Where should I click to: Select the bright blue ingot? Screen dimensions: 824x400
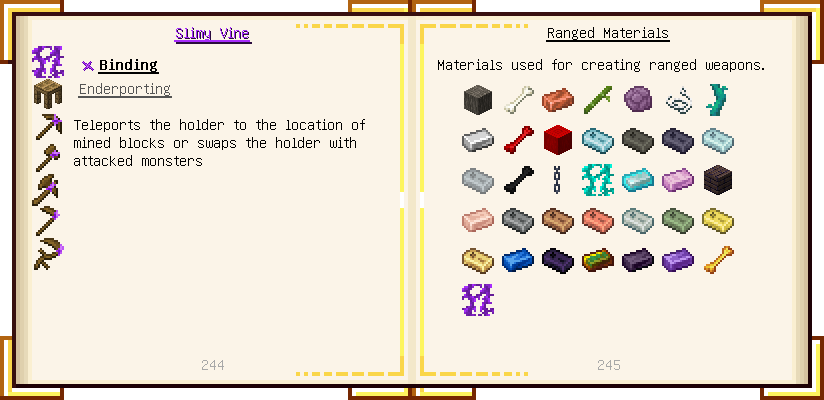click(518, 260)
